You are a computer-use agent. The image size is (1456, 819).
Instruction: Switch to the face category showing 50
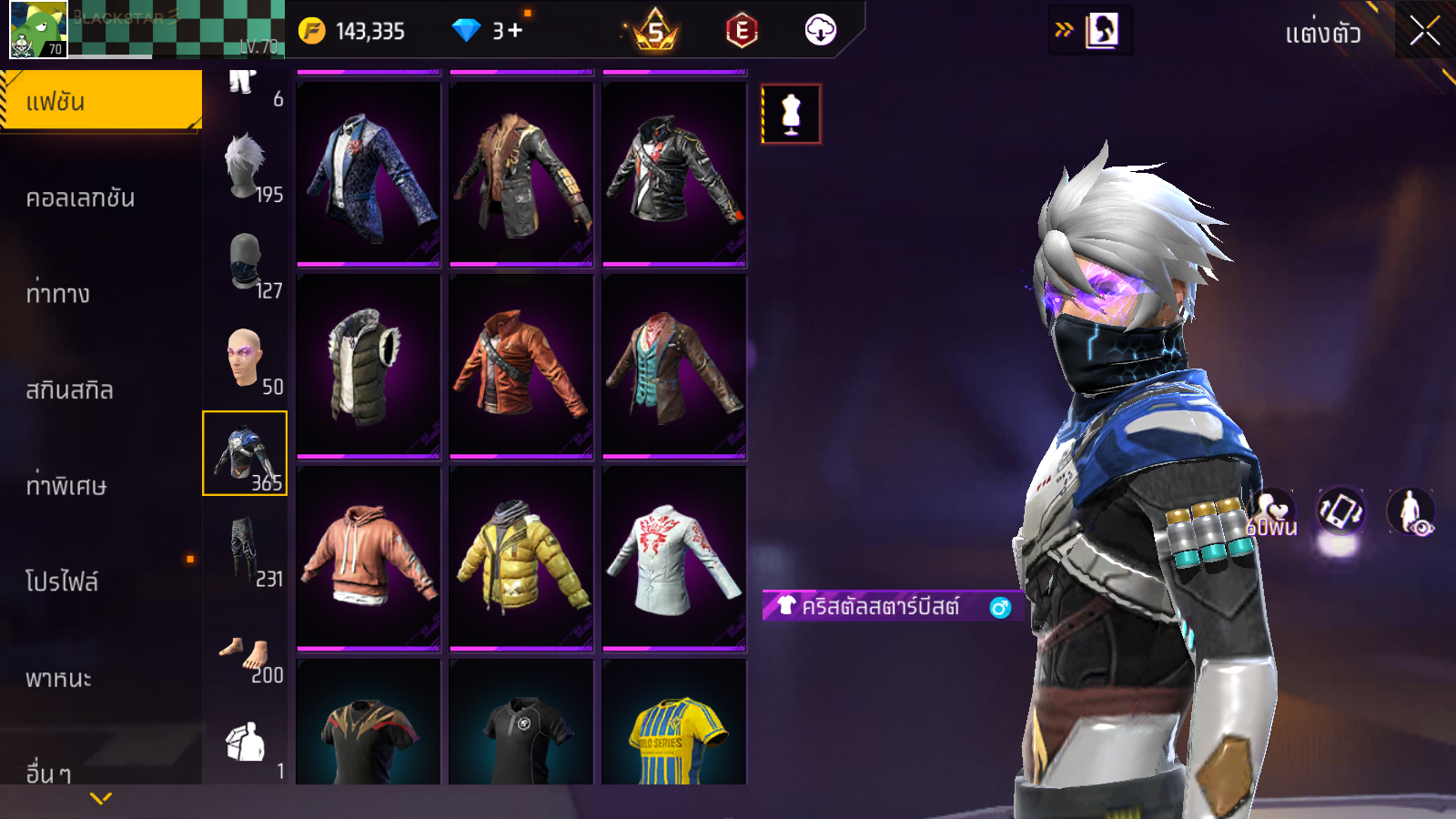coord(246,359)
